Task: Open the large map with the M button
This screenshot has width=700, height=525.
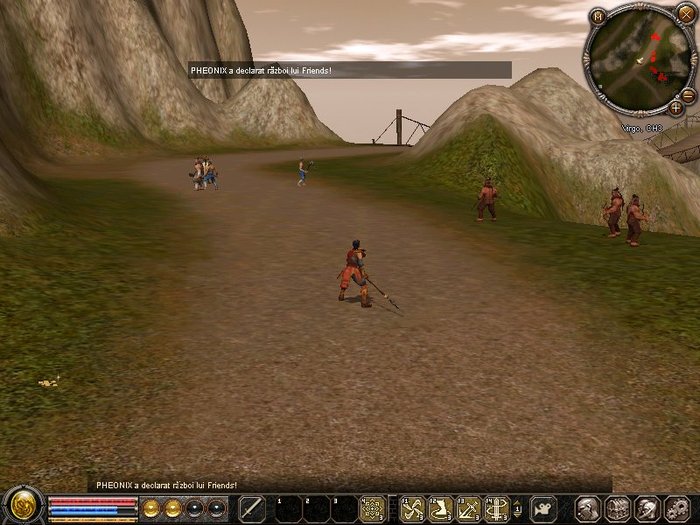Action: click(x=598, y=16)
